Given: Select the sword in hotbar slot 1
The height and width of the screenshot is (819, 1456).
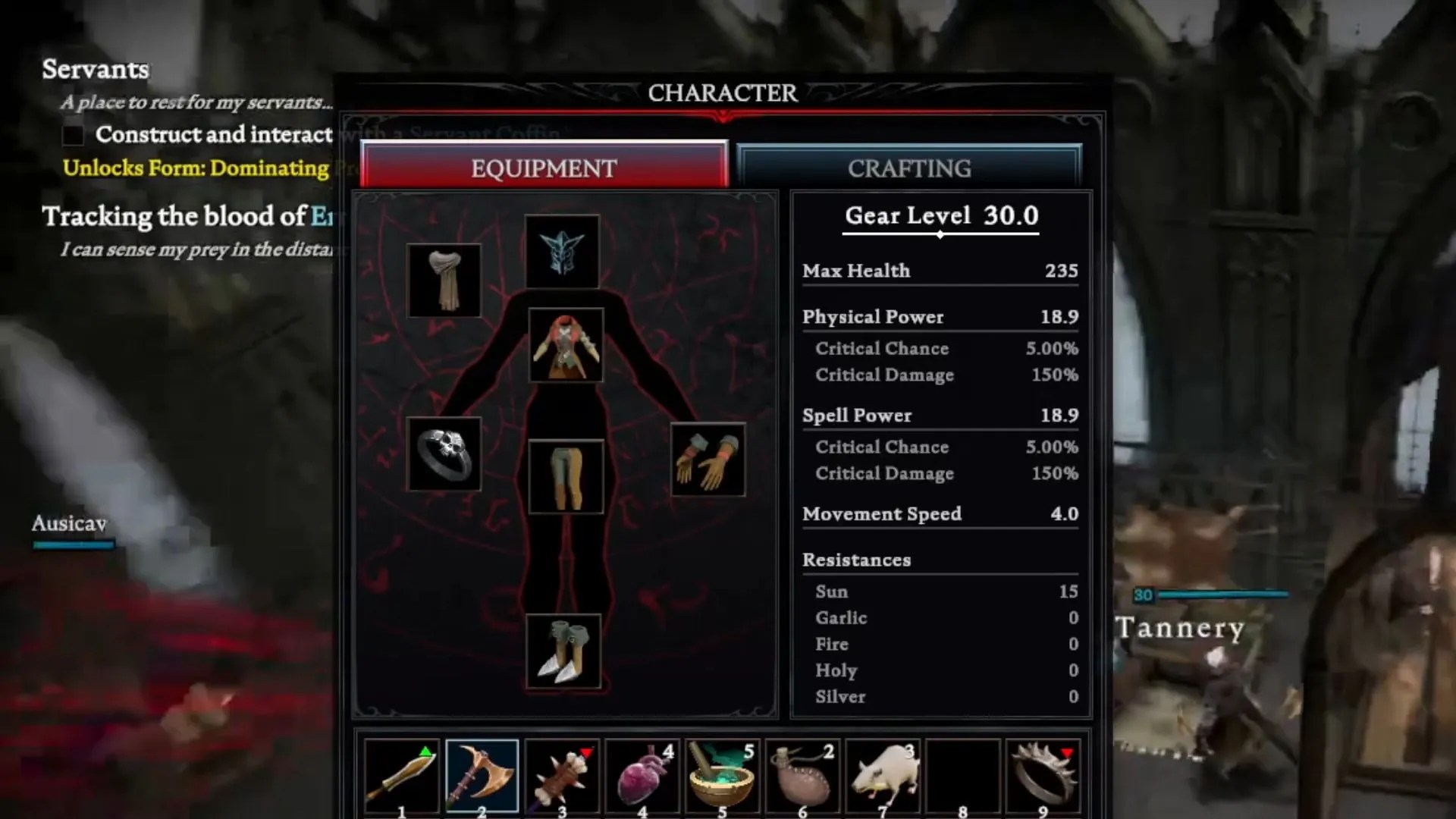Looking at the screenshot, I should coord(402,773).
